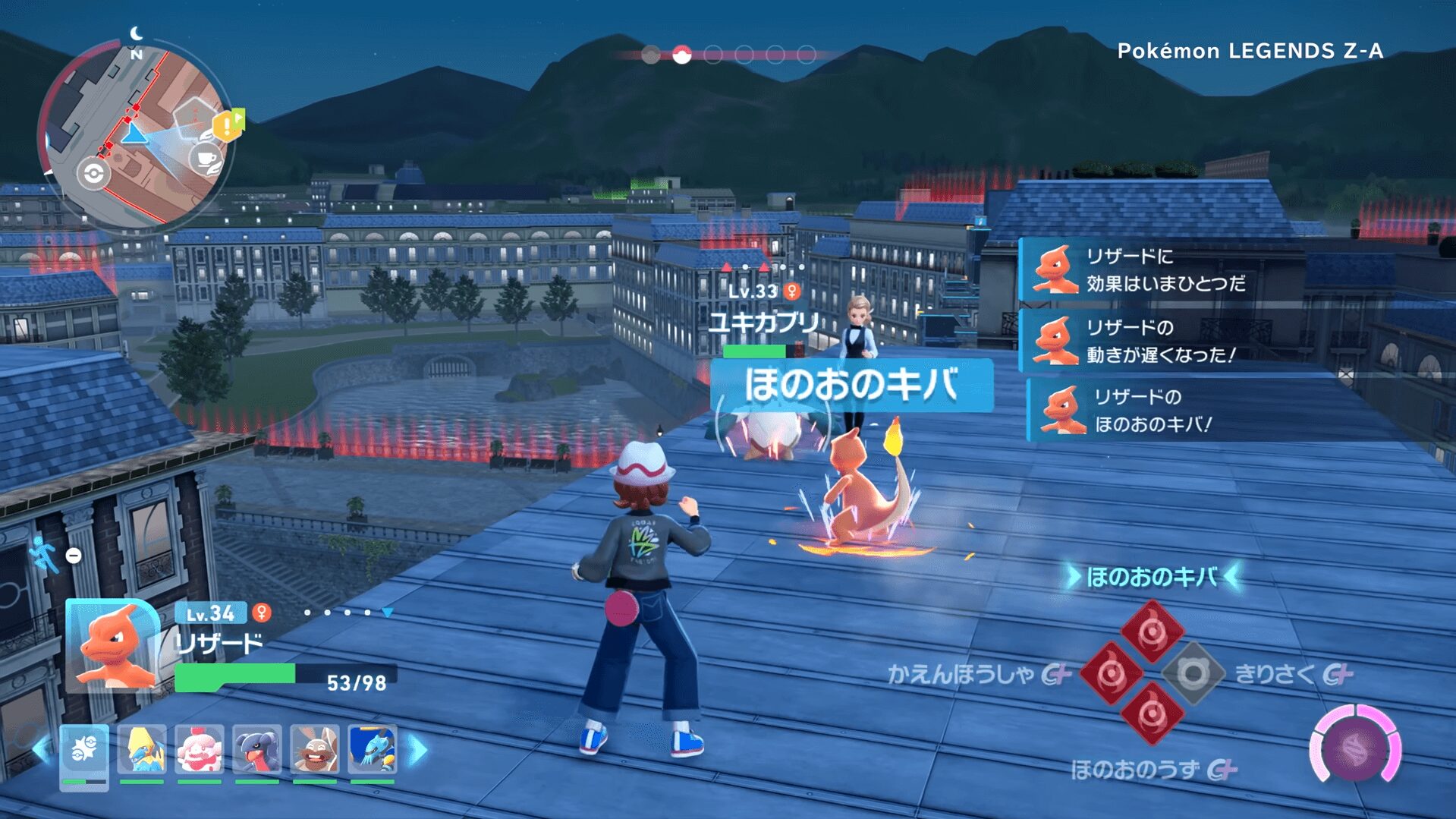Use the bottom fire move ほのおのうず

(1152, 713)
